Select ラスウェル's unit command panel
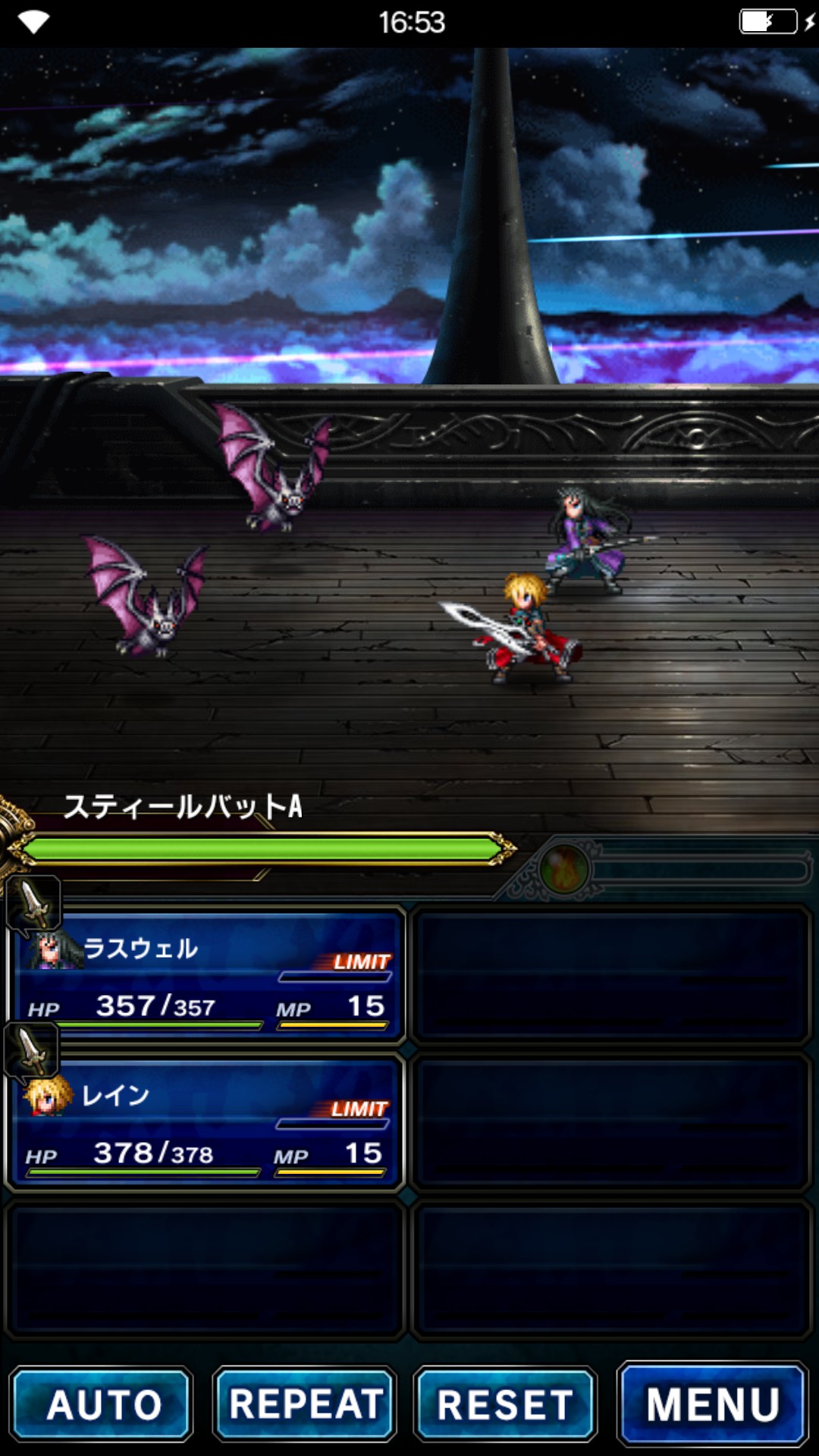Image resolution: width=819 pixels, height=1456 pixels. point(206,974)
